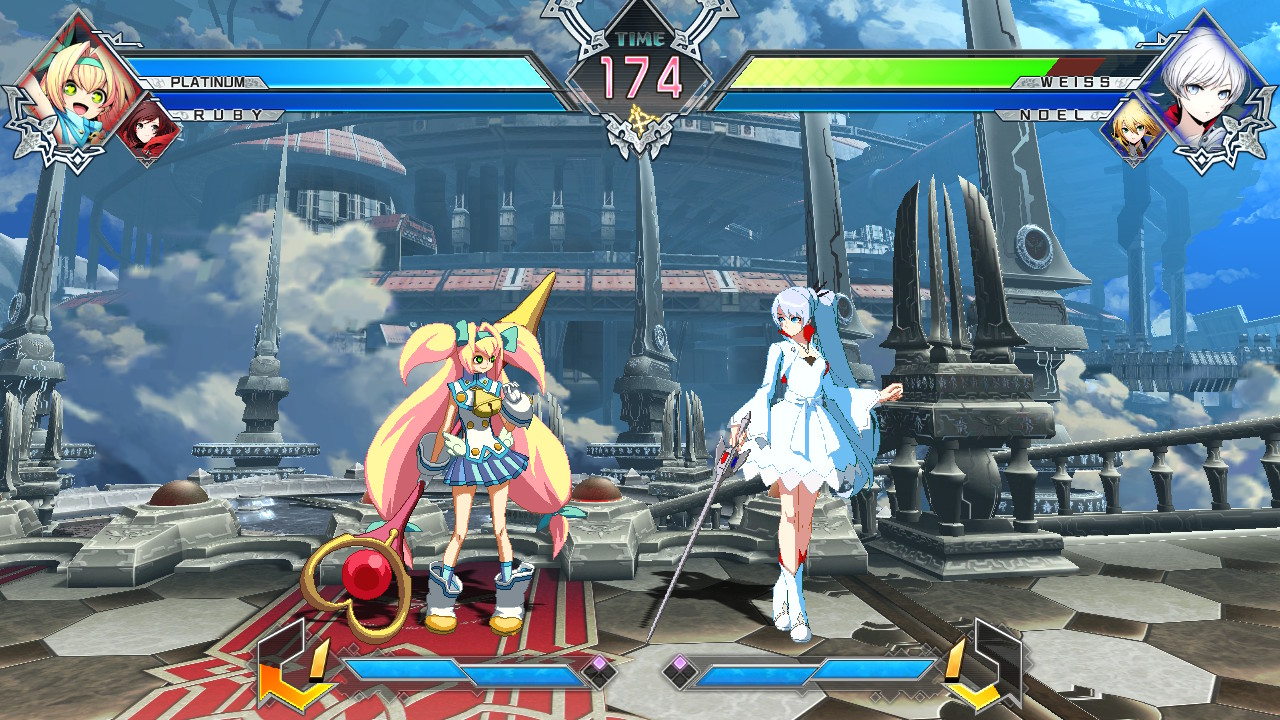Click Weiss's green health bar
Viewport: 1280px width, 720px height.
pyautogui.click(x=880, y=72)
